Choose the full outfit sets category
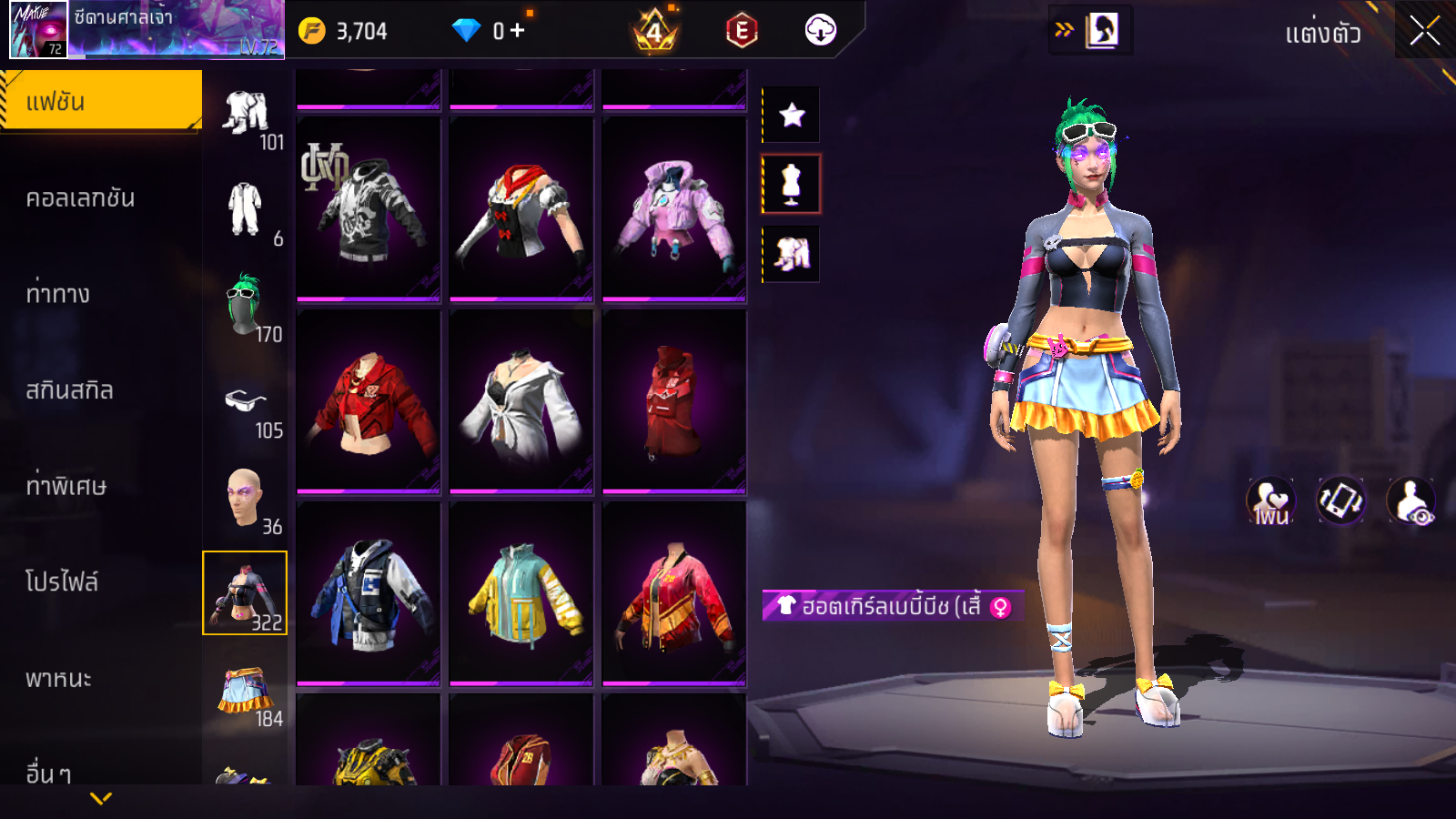This screenshot has width=1456, height=819. (245, 113)
